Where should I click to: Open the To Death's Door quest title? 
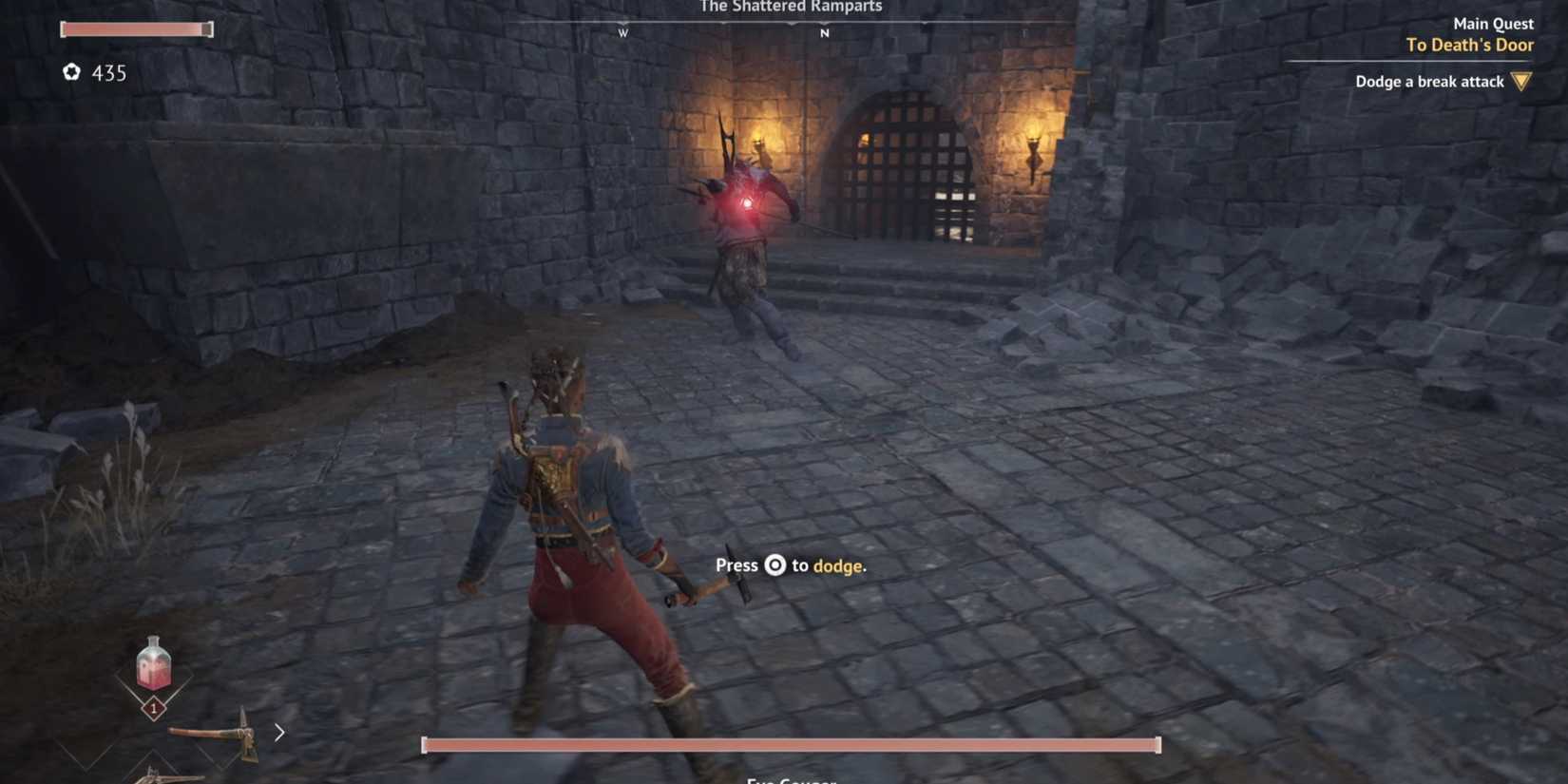(1469, 45)
